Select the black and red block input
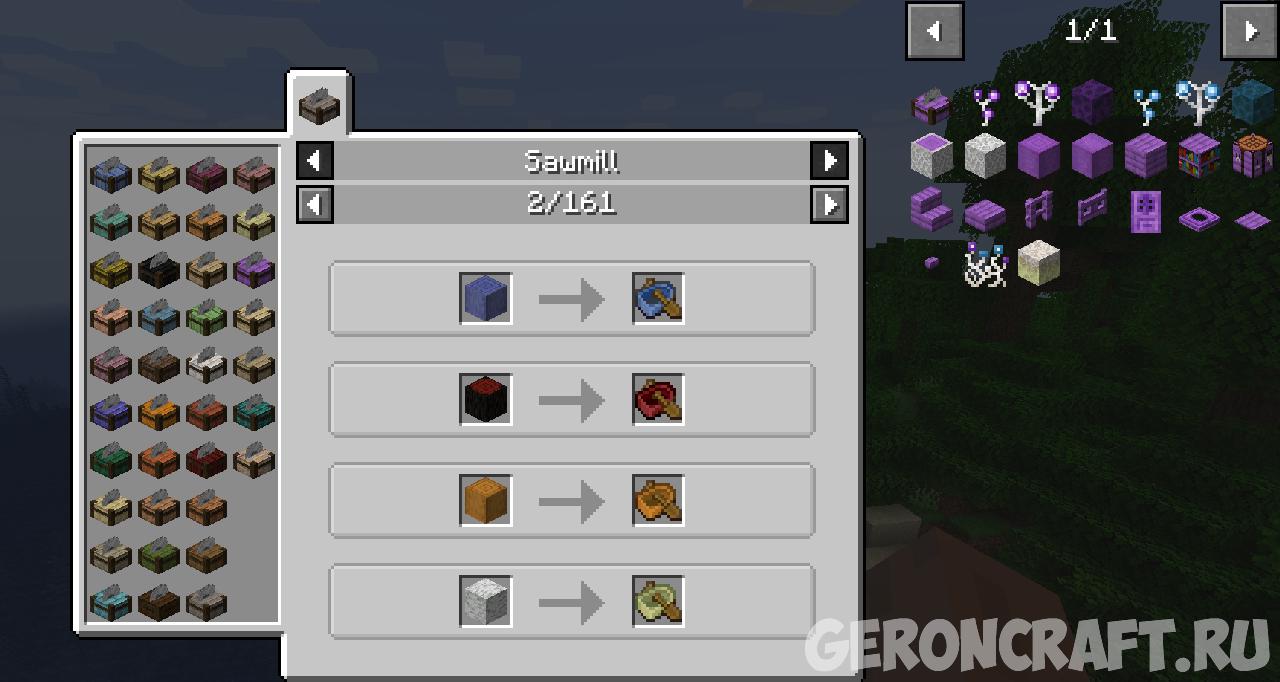The width and height of the screenshot is (1280, 682). (486, 399)
